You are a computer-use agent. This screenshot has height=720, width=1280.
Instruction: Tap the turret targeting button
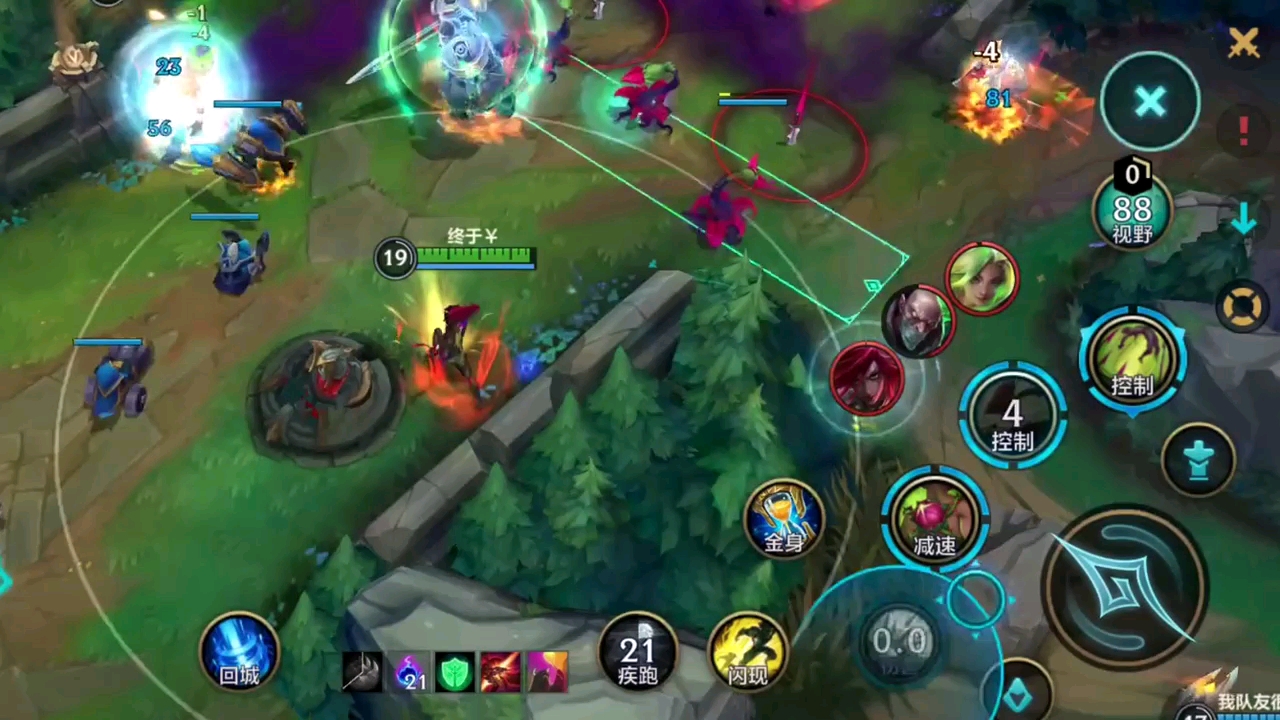1198,459
